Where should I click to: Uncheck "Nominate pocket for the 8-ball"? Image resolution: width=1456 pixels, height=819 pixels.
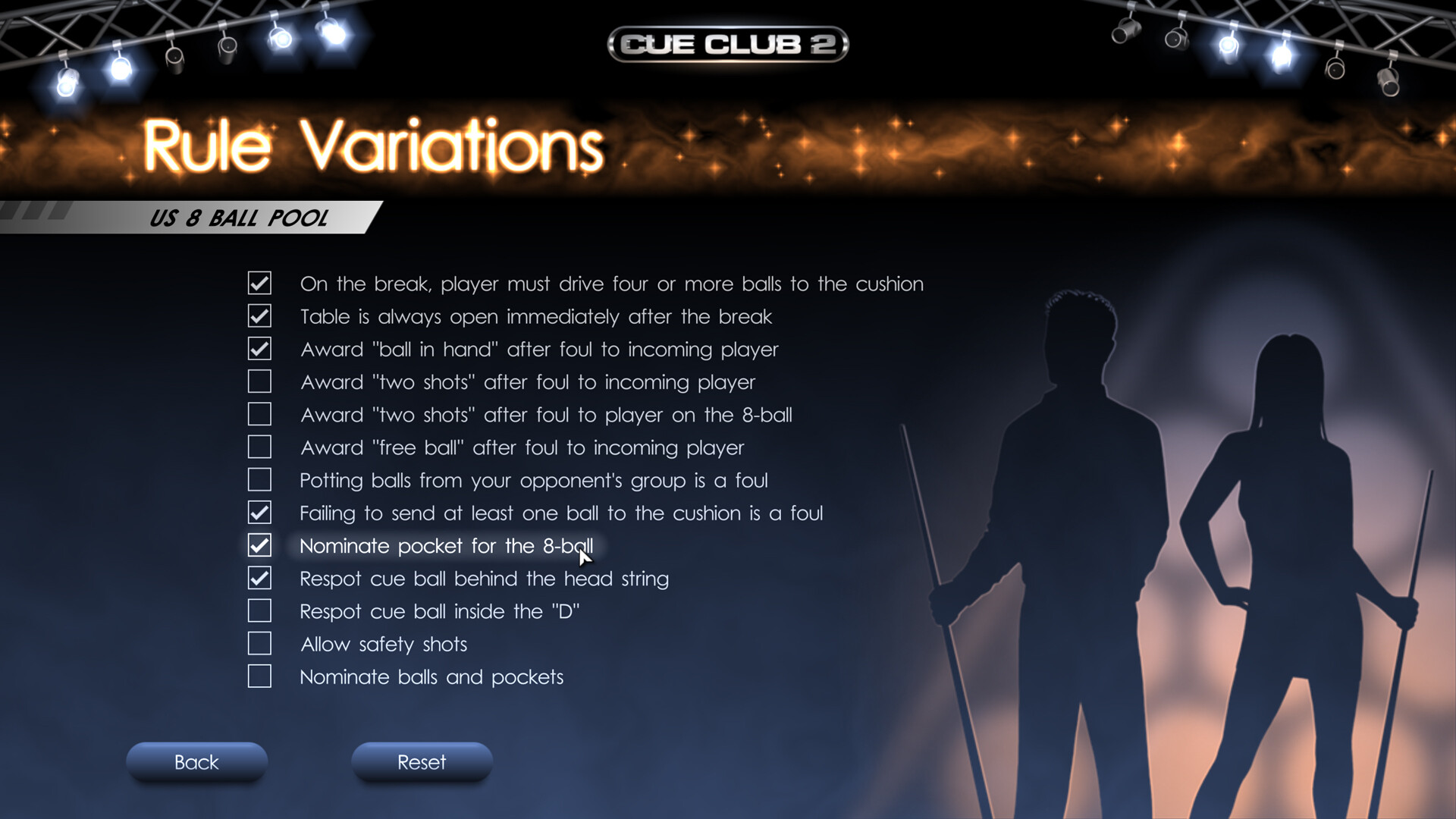259,545
